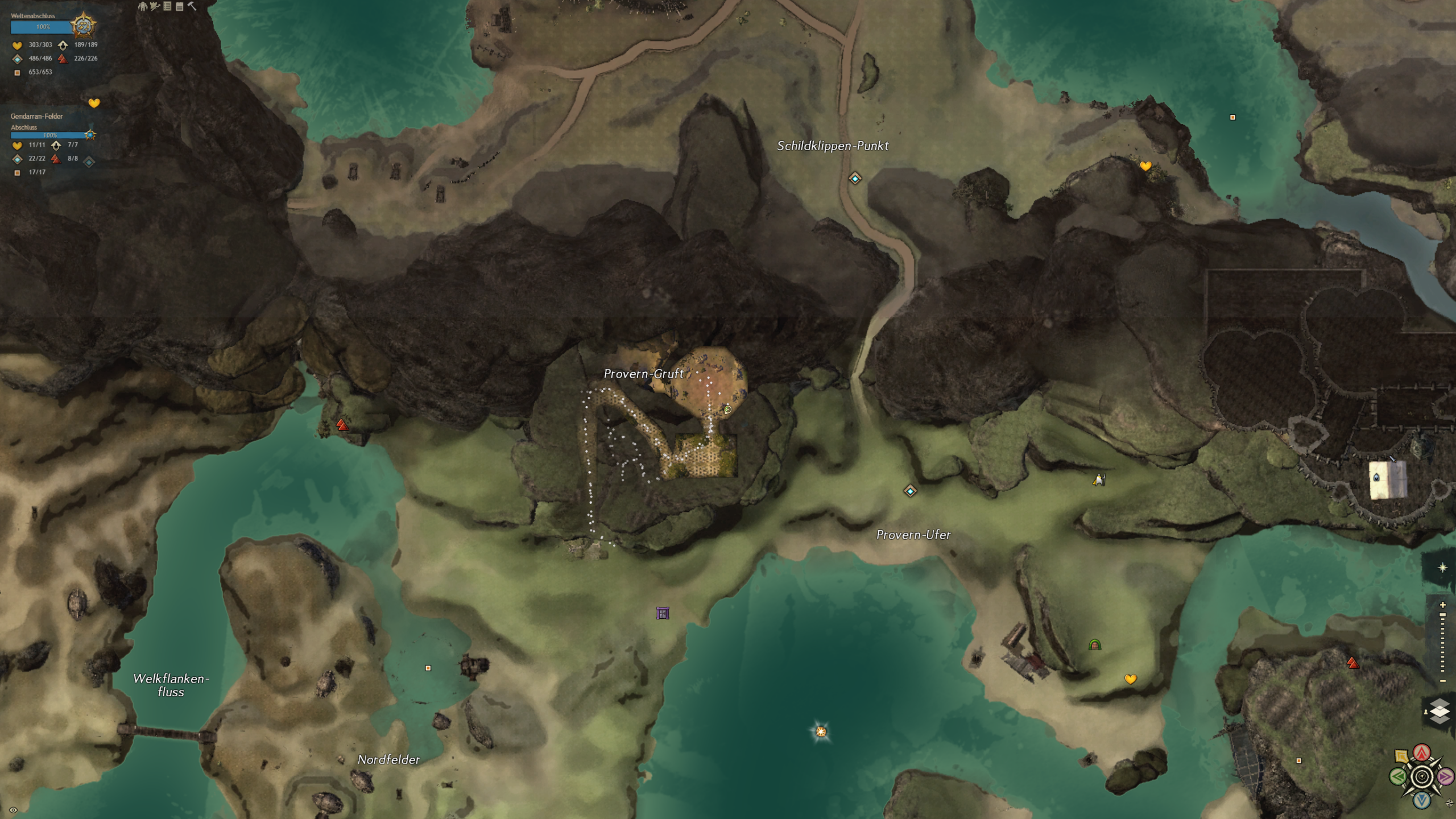Viewport: 1456px width, 819px height.
Task: Open the map floor layers selector
Action: [1439, 712]
